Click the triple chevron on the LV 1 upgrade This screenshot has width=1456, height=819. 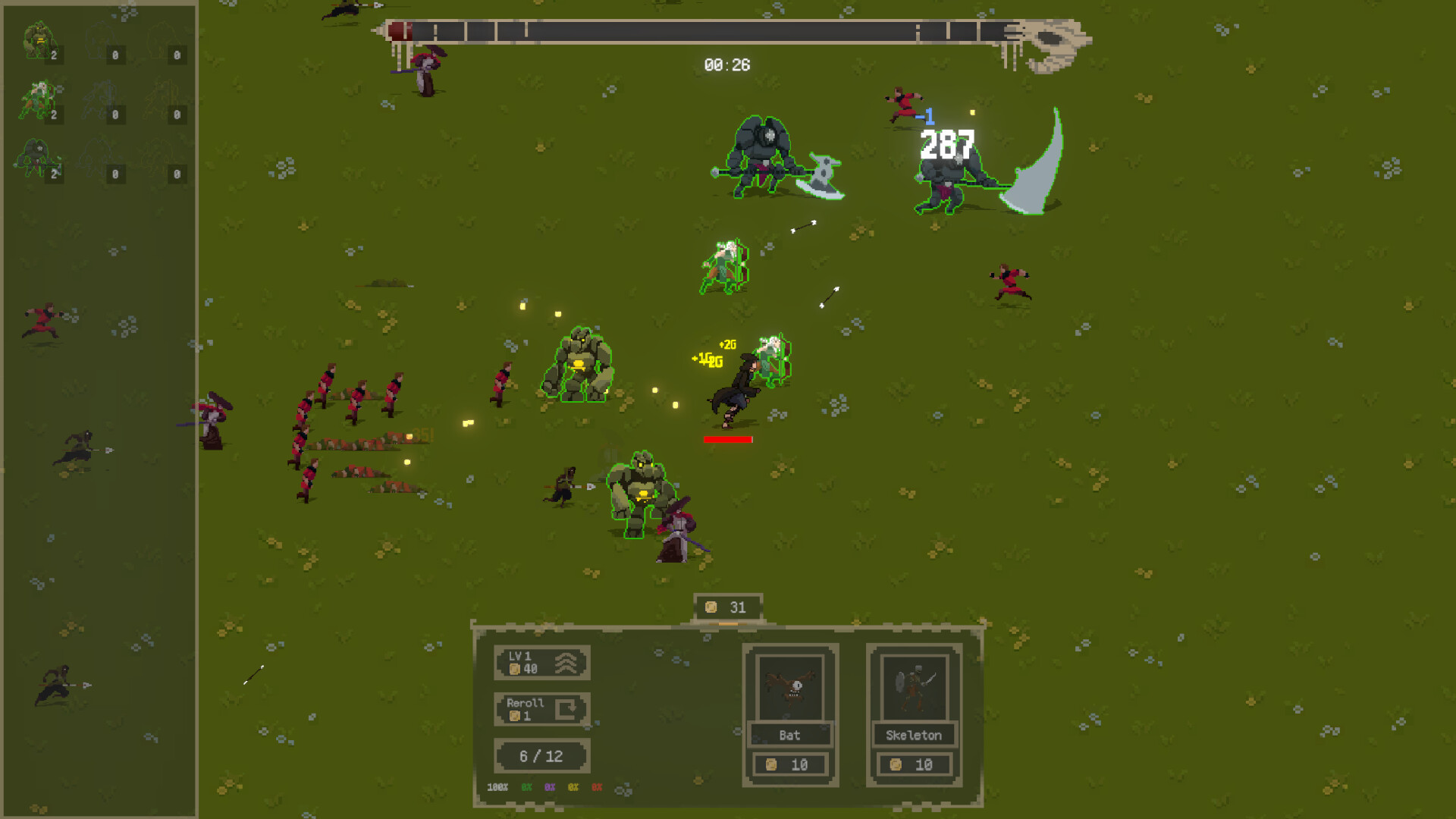pyautogui.click(x=566, y=661)
